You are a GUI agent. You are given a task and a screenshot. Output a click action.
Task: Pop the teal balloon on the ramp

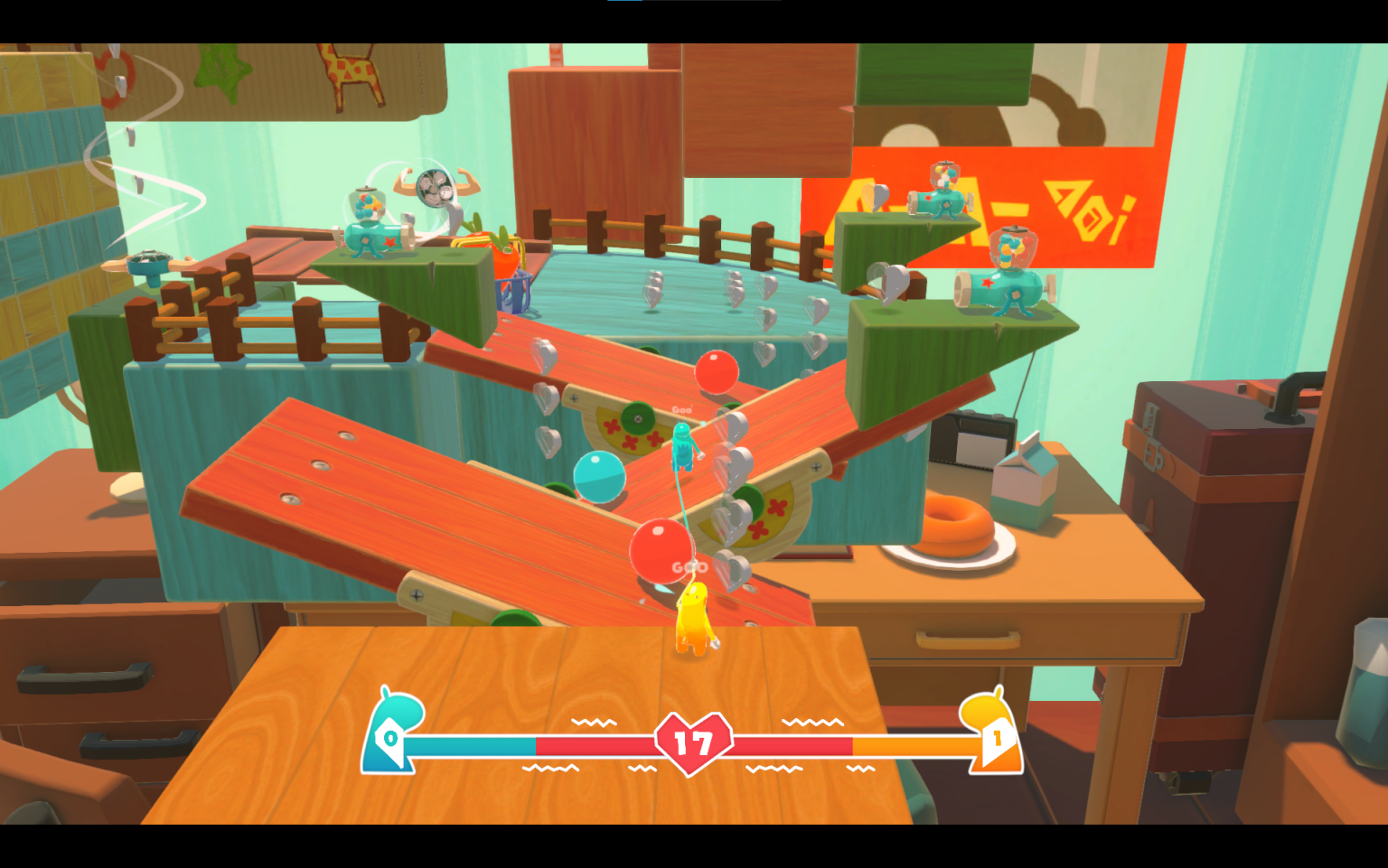pos(599,476)
